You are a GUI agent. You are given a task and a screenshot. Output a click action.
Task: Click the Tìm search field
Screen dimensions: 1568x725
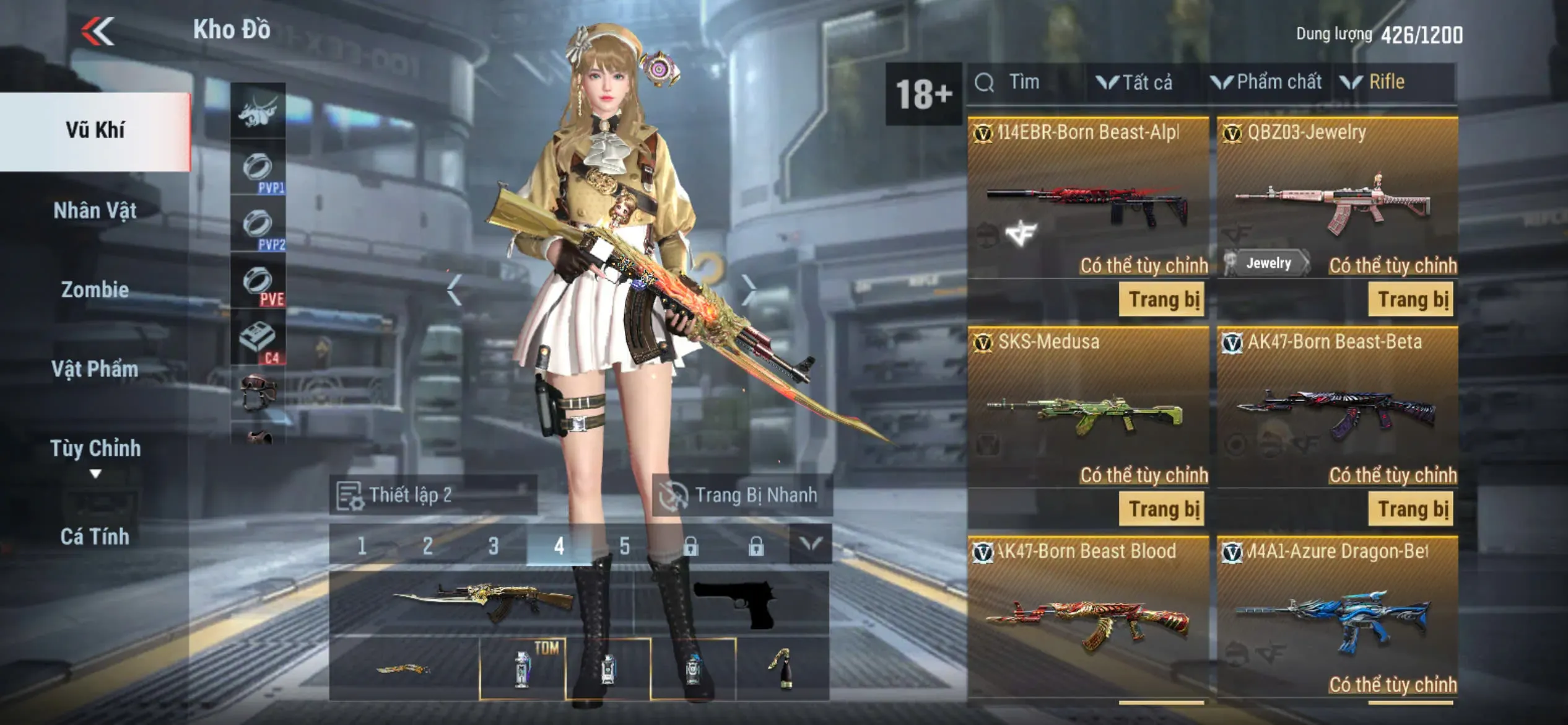1025,82
